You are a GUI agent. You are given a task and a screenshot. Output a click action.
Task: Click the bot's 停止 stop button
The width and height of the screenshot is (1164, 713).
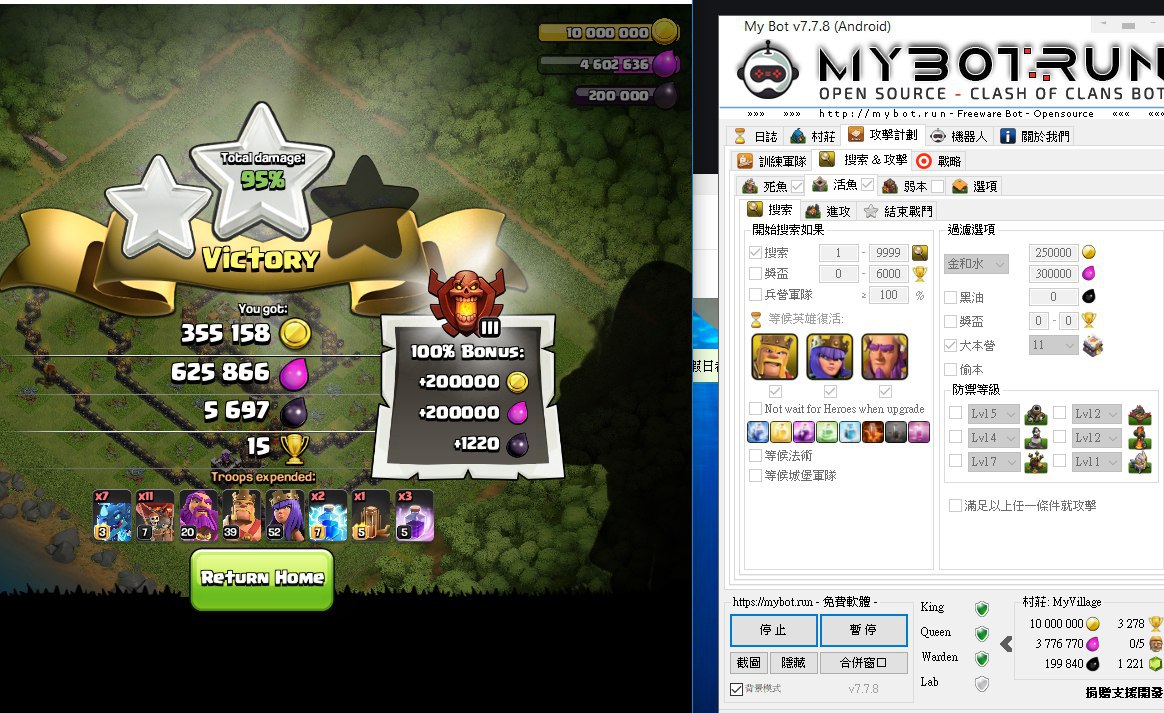[x=773, y=631]
